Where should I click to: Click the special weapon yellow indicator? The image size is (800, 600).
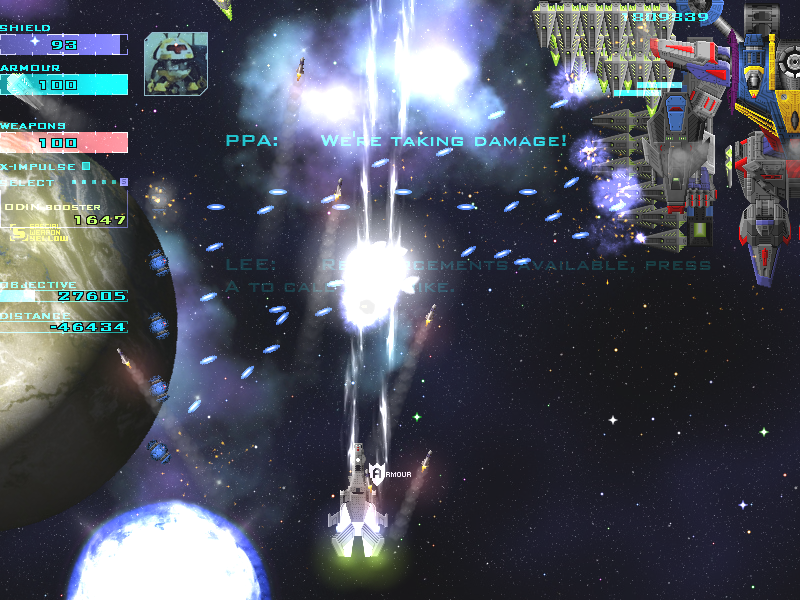coord(17,234)
